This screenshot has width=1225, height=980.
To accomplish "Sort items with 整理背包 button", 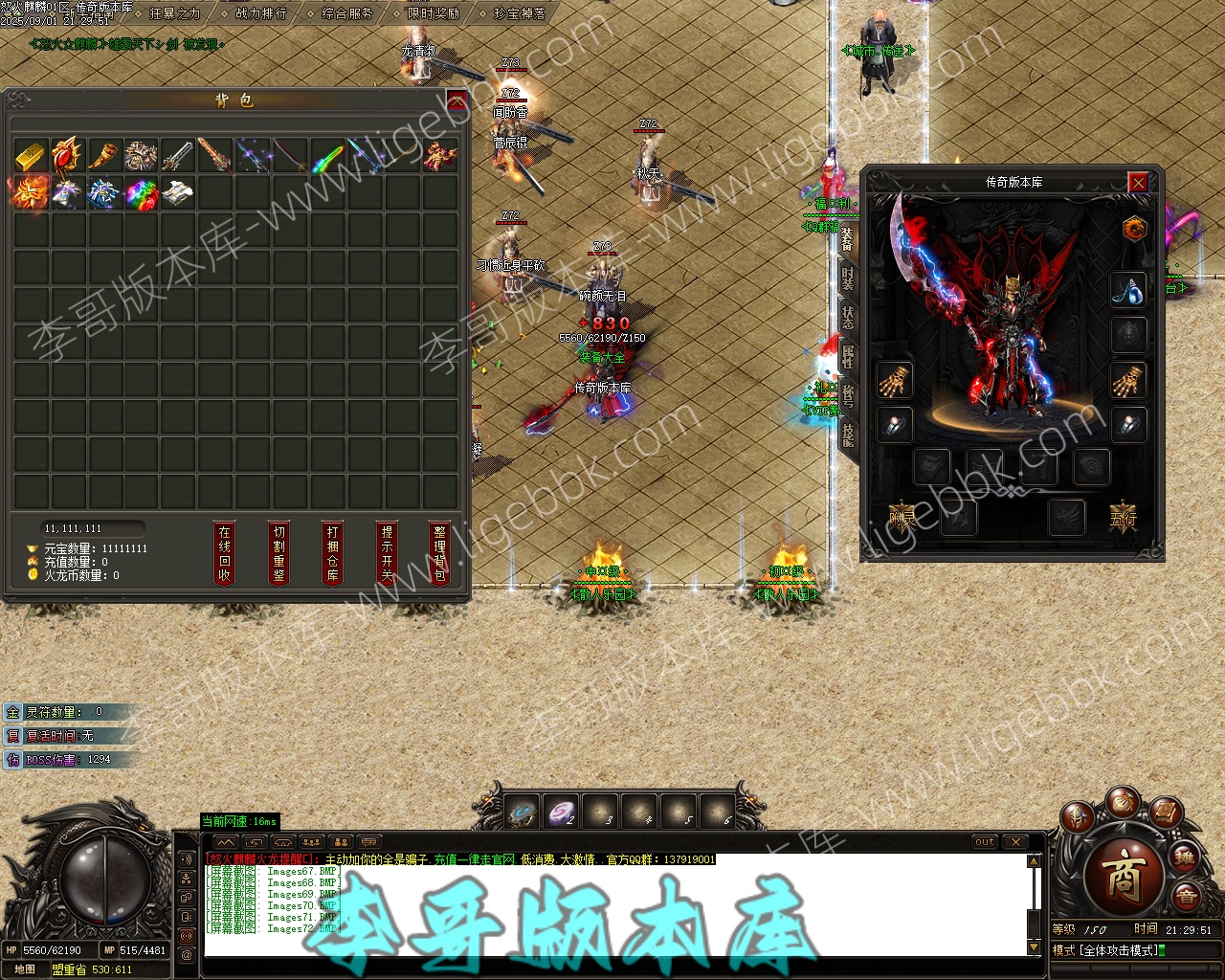I will click(439, 553).
